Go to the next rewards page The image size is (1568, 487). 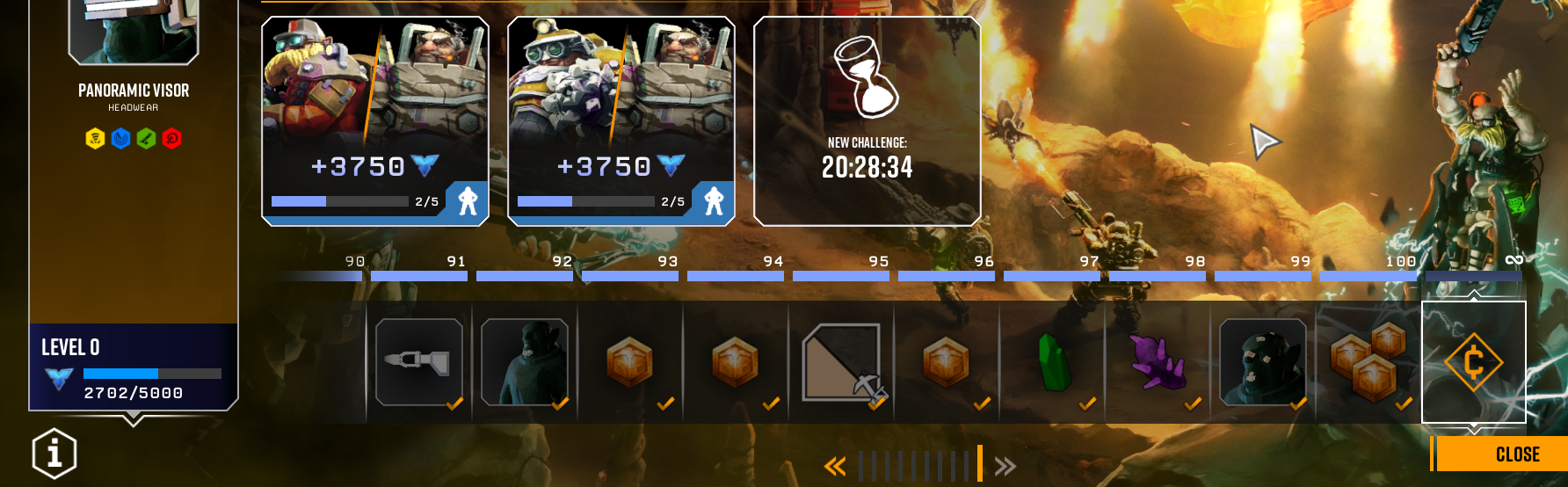tap(1005, 466)
